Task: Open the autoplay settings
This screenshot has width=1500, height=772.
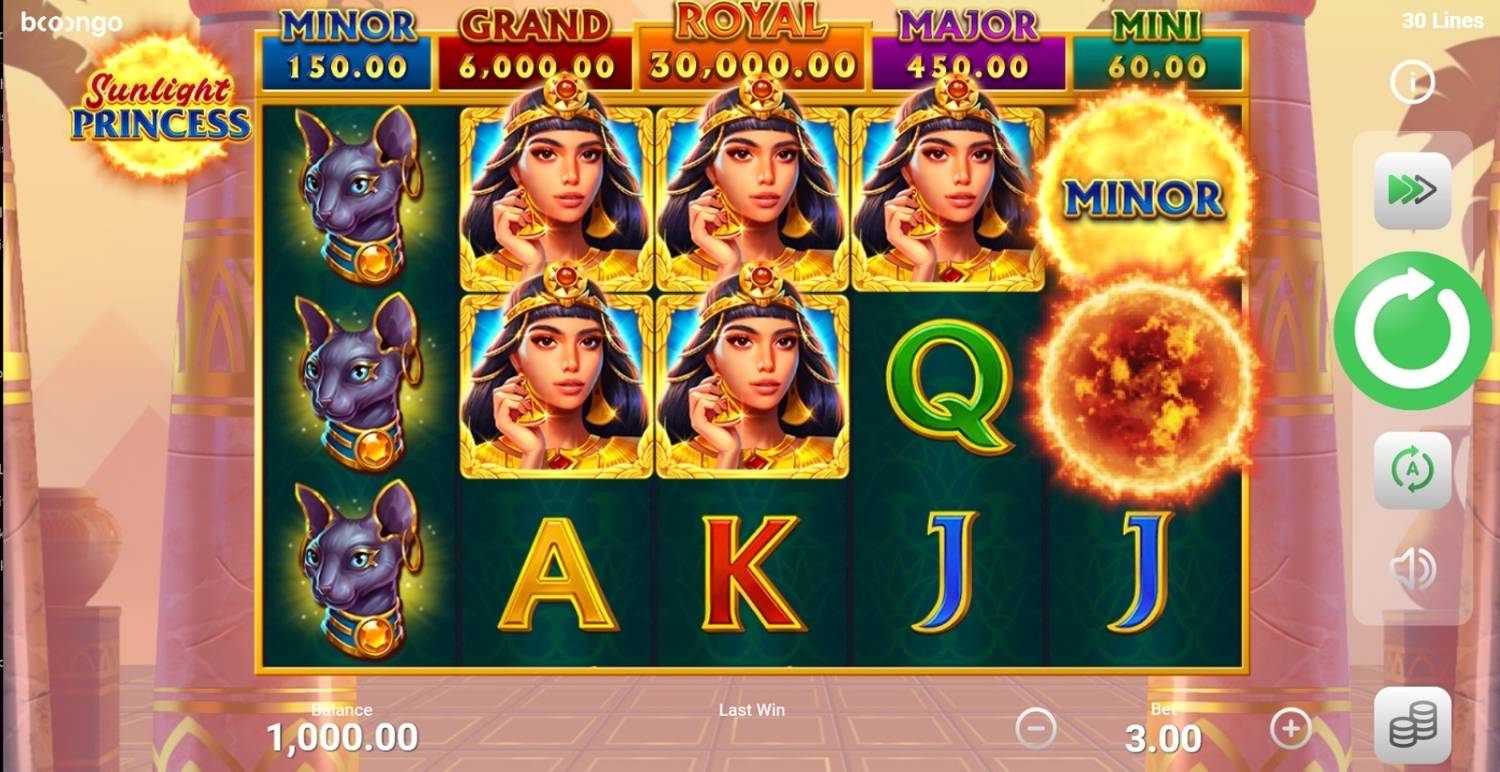Action: [x=1412, y=469]
